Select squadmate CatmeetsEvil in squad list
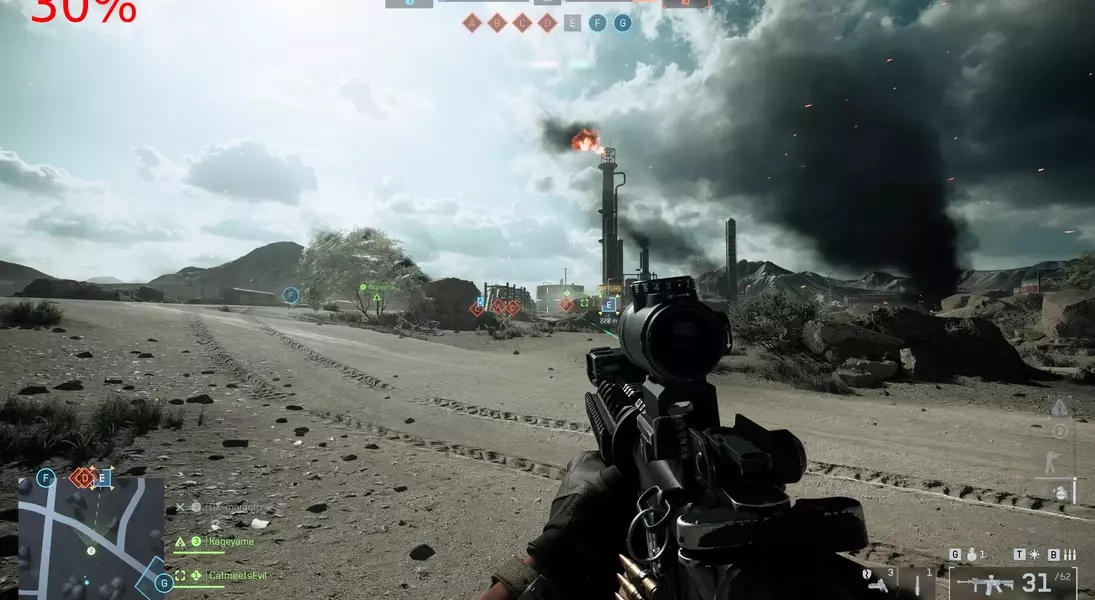 point(238,576)
